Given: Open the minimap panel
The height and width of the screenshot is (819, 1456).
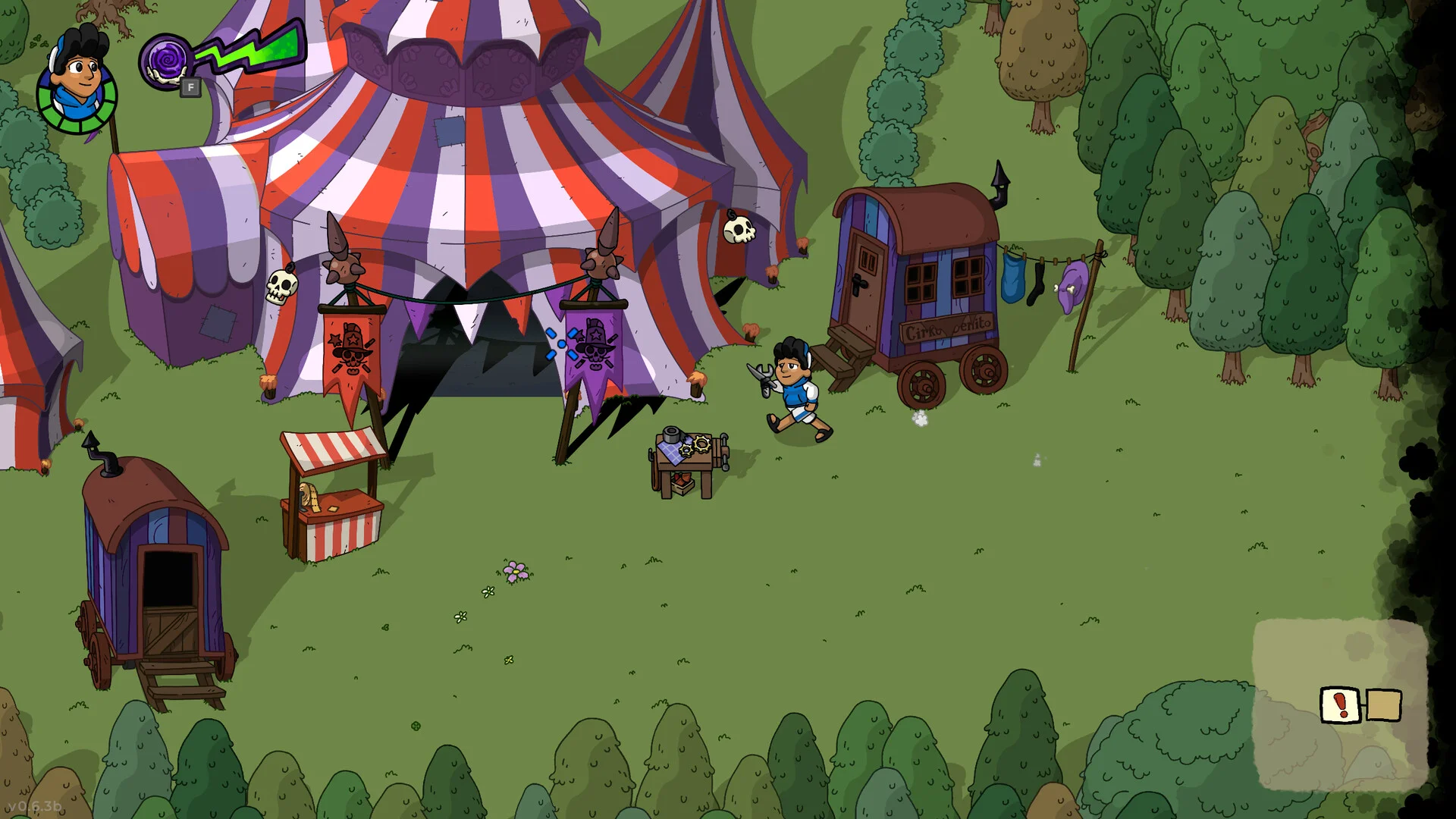Looking at the screenshot, I should tap(1340, 705).
